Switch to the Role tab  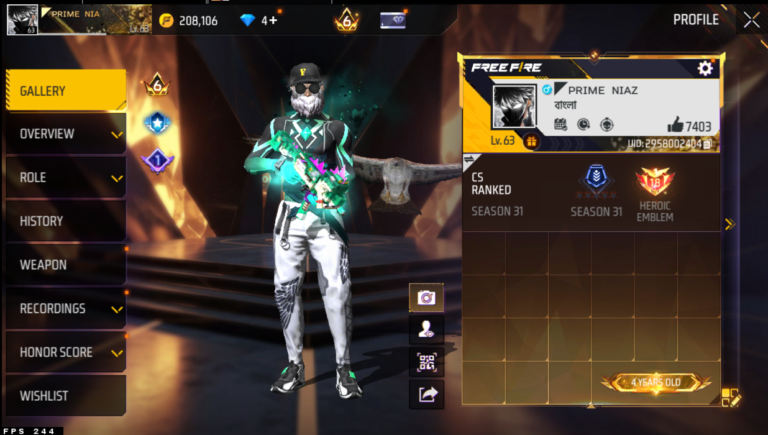[x=65, y=178]
